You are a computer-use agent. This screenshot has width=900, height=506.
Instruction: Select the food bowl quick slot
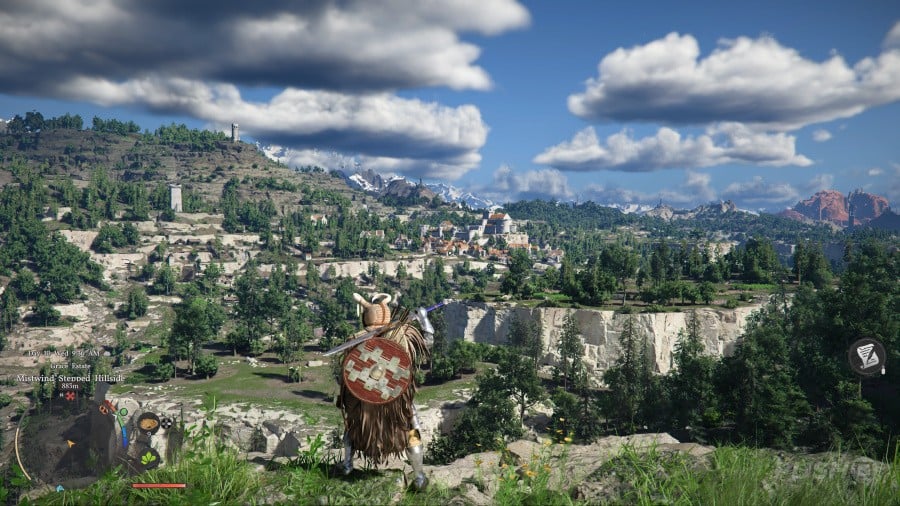tap(147, 423)
